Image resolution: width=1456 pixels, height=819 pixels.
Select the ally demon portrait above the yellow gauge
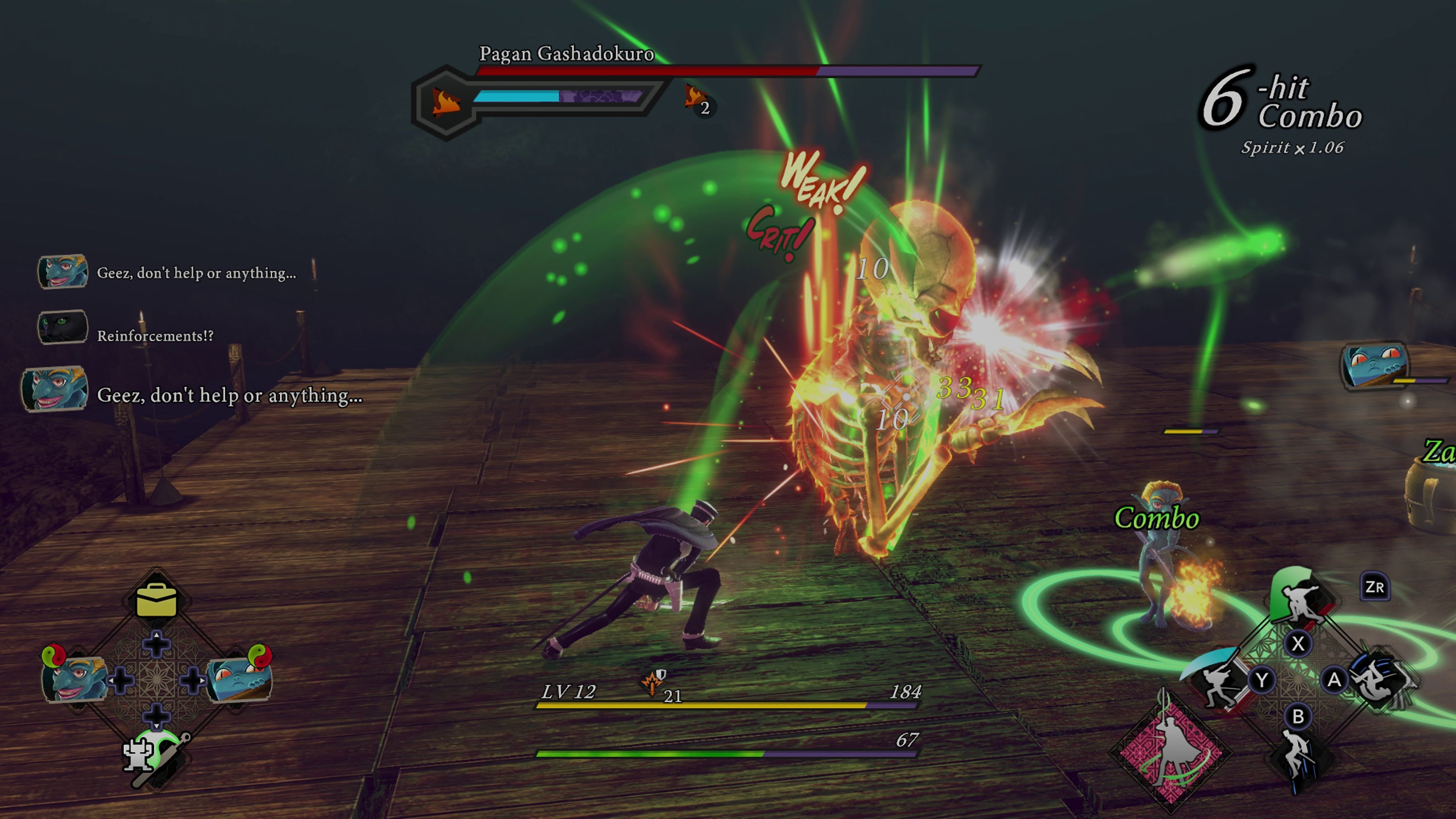(1373, 364)
